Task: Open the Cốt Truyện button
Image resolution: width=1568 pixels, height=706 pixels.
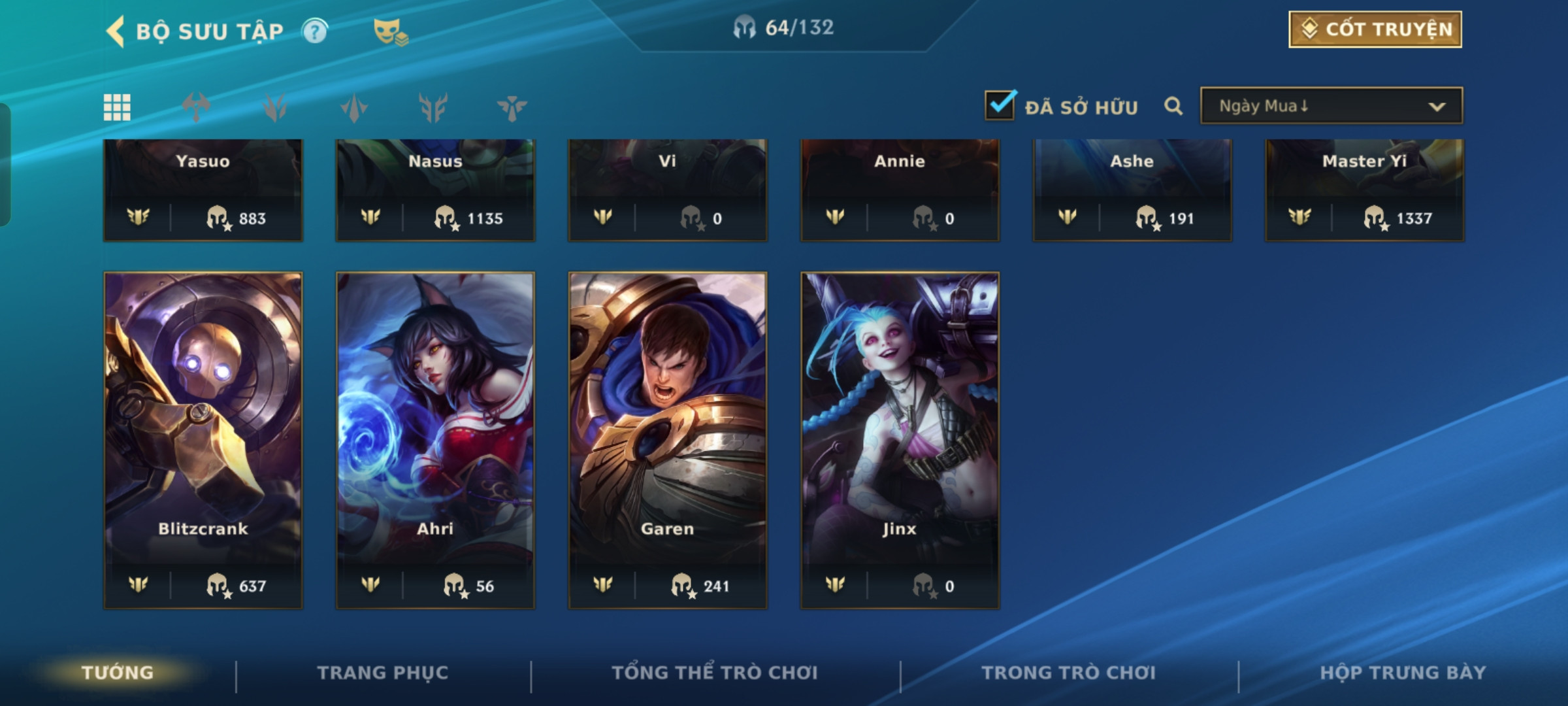Action: click(1375, 29)
